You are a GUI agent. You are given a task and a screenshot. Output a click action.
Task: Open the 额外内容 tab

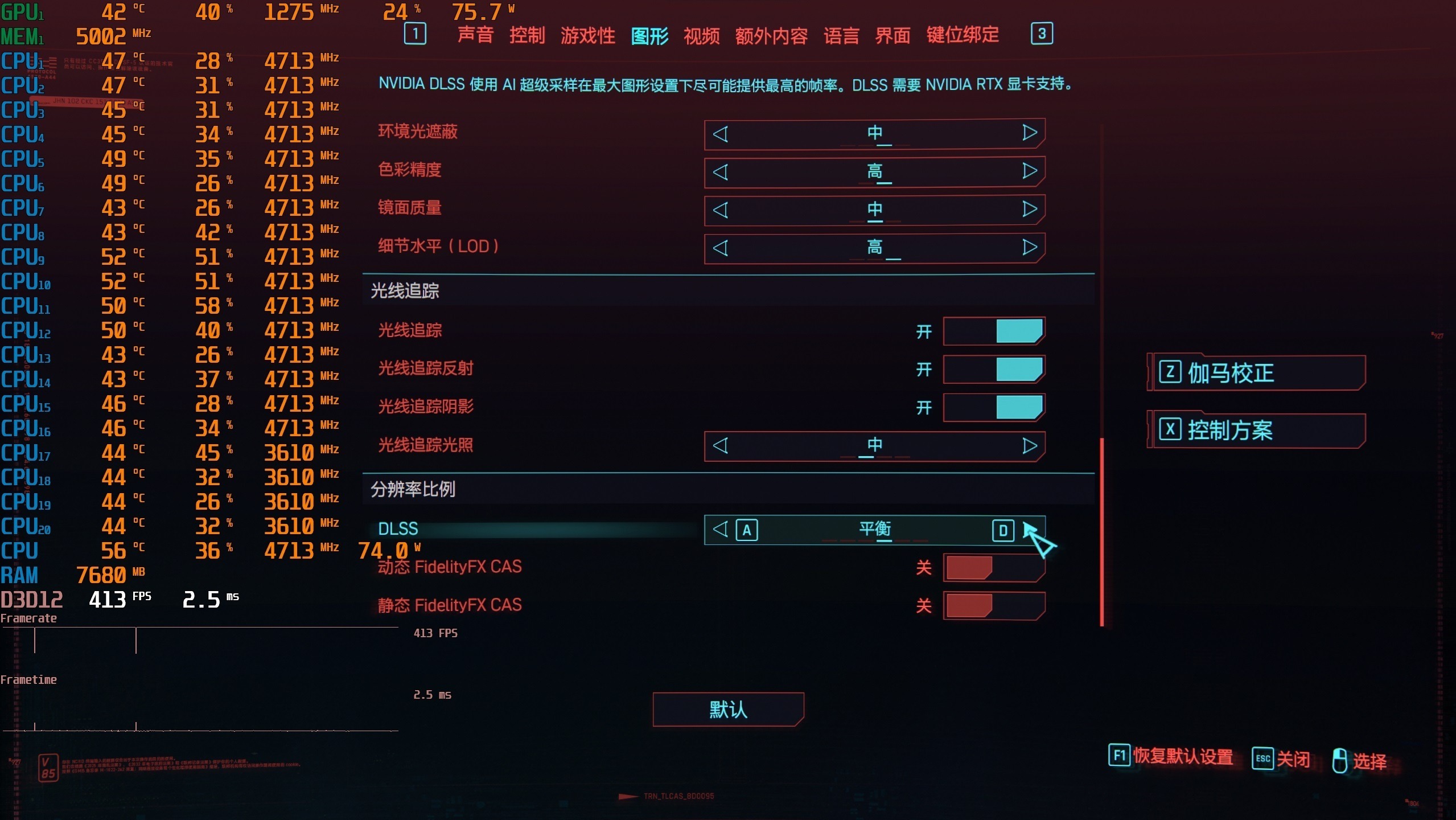771,35
